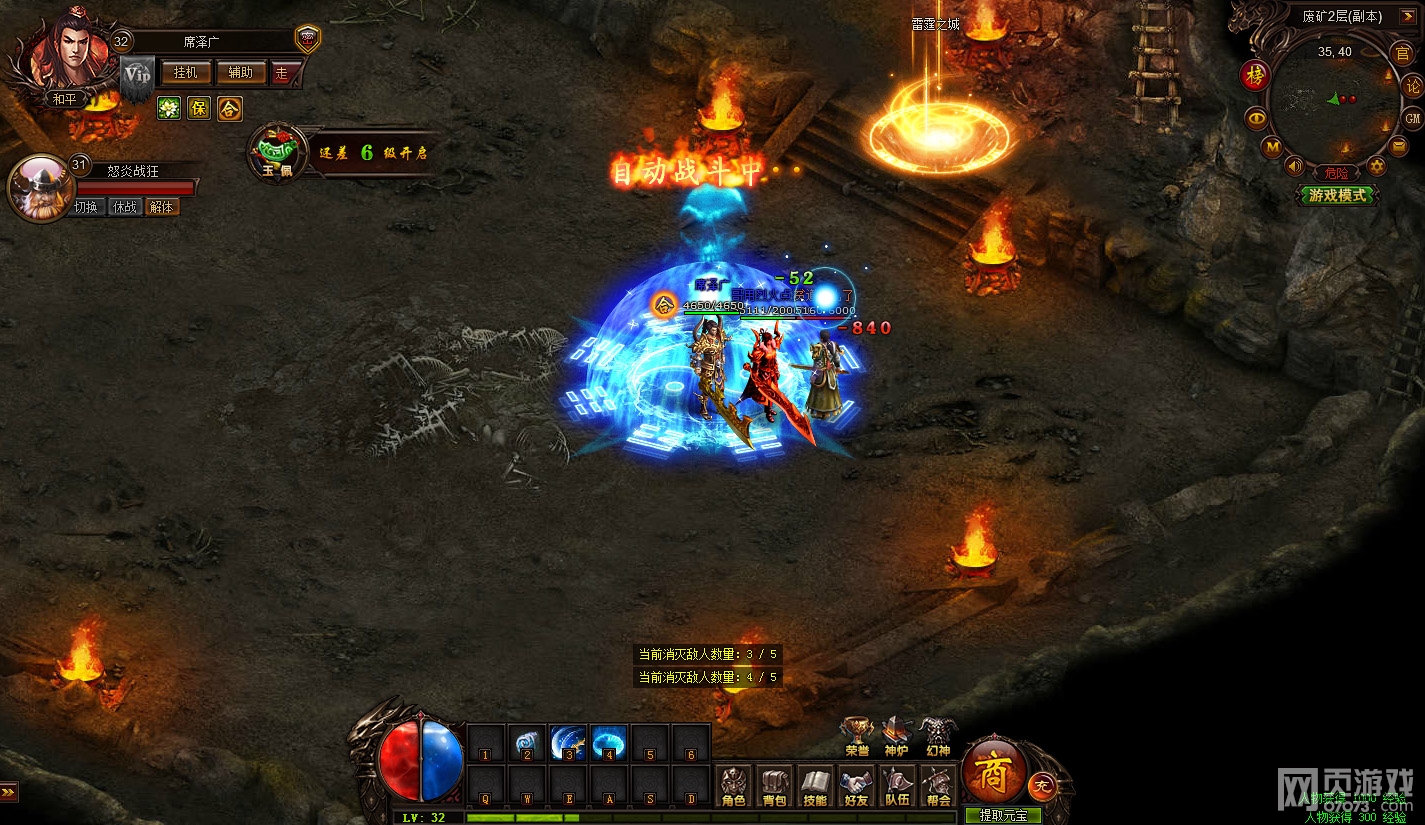This screenshot has width=1425, height=825.
Task: Open the 神炉 furnace icon
Action: (897, 737)
